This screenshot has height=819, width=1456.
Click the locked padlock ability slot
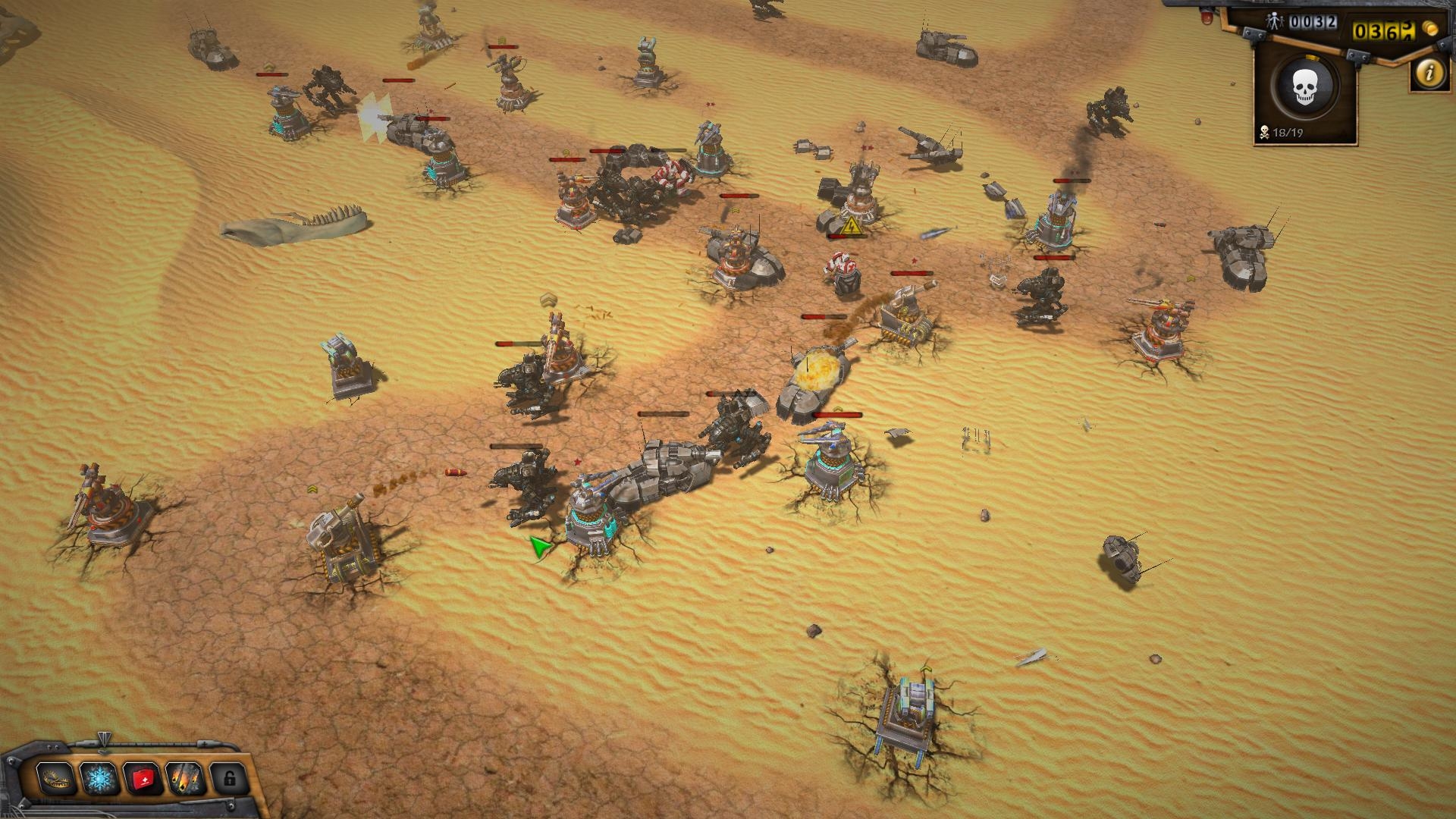pos(229,779)
